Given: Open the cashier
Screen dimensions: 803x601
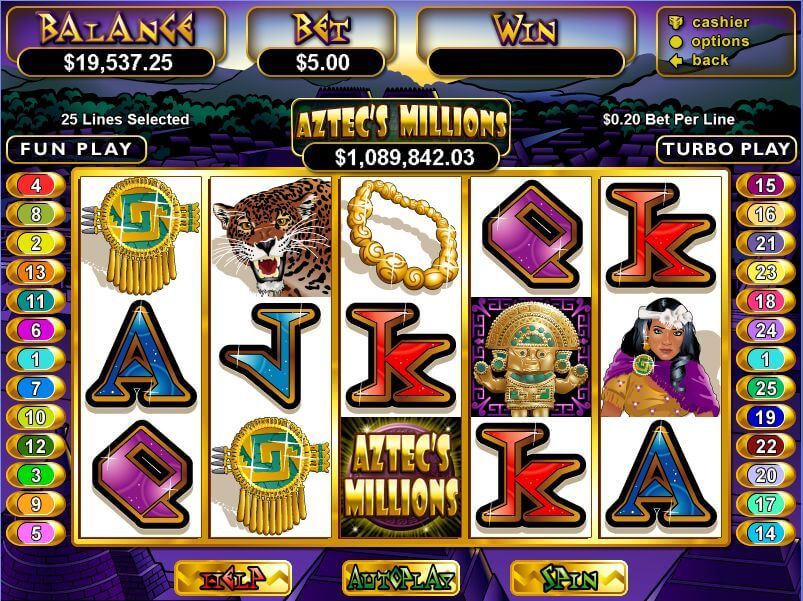Looking at the screenshot, I should click(x=720, y=22).
